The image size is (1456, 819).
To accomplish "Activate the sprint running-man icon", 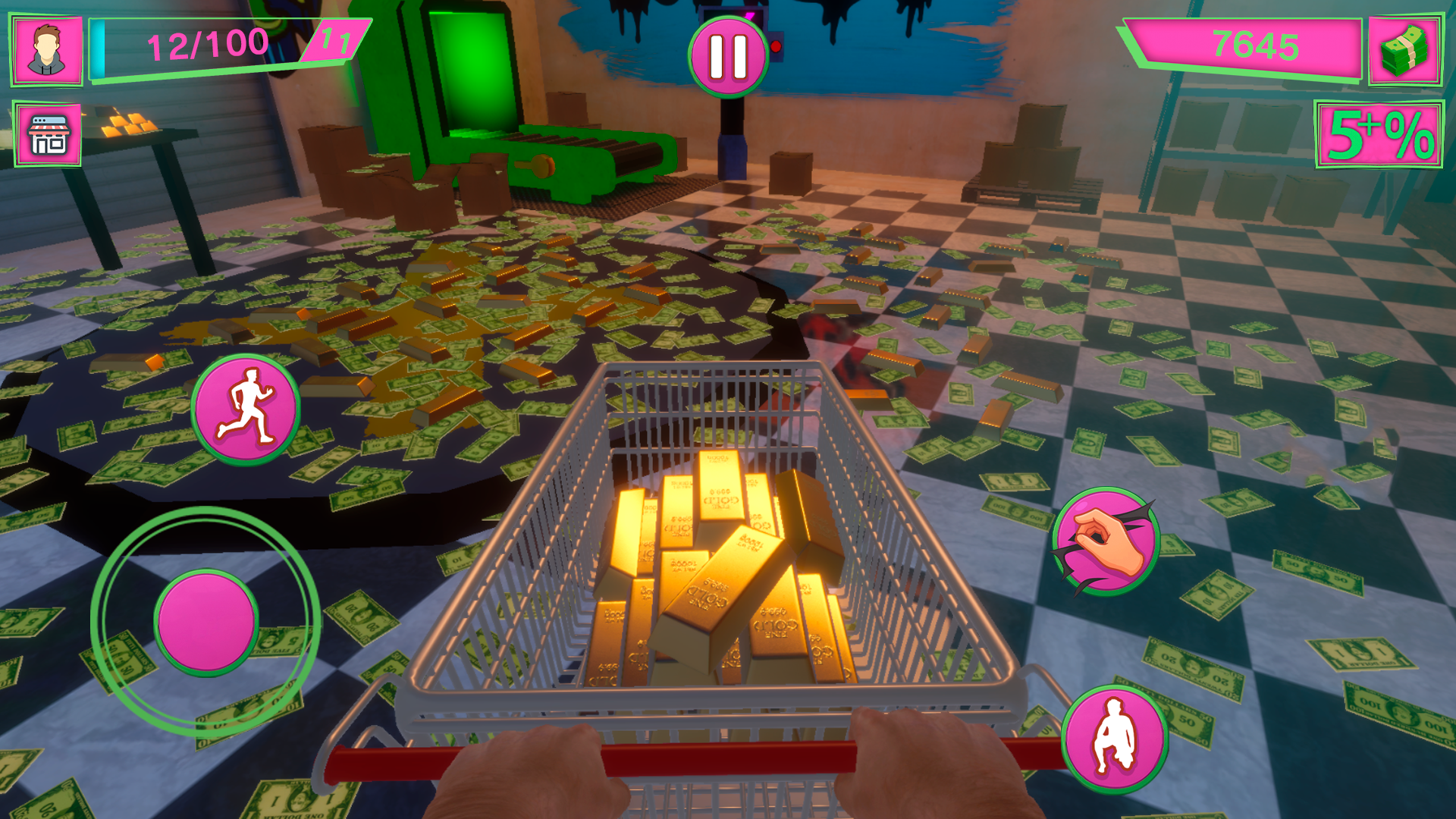I will [244, 412].
